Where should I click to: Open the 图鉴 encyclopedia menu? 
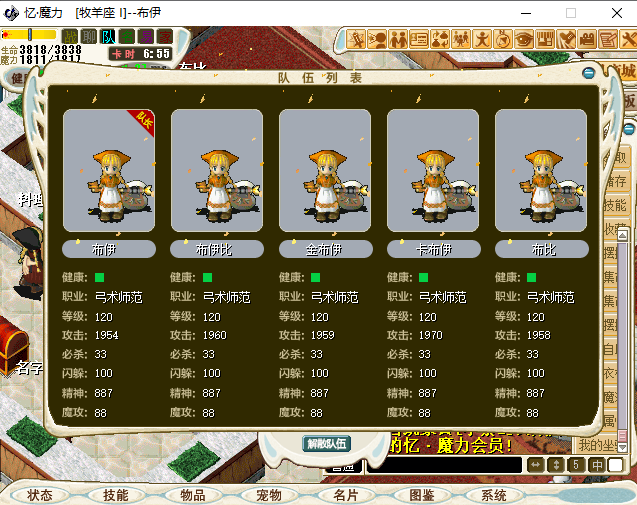421,495
